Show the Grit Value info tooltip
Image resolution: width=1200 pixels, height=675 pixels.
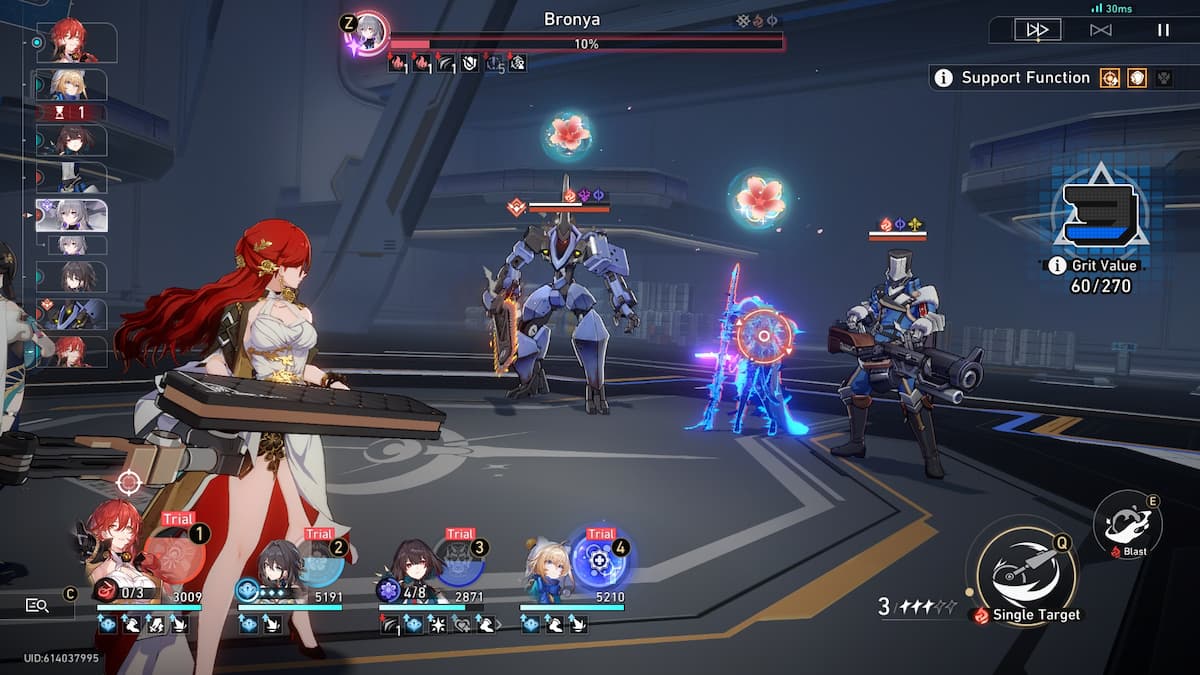pos(1057,265)
